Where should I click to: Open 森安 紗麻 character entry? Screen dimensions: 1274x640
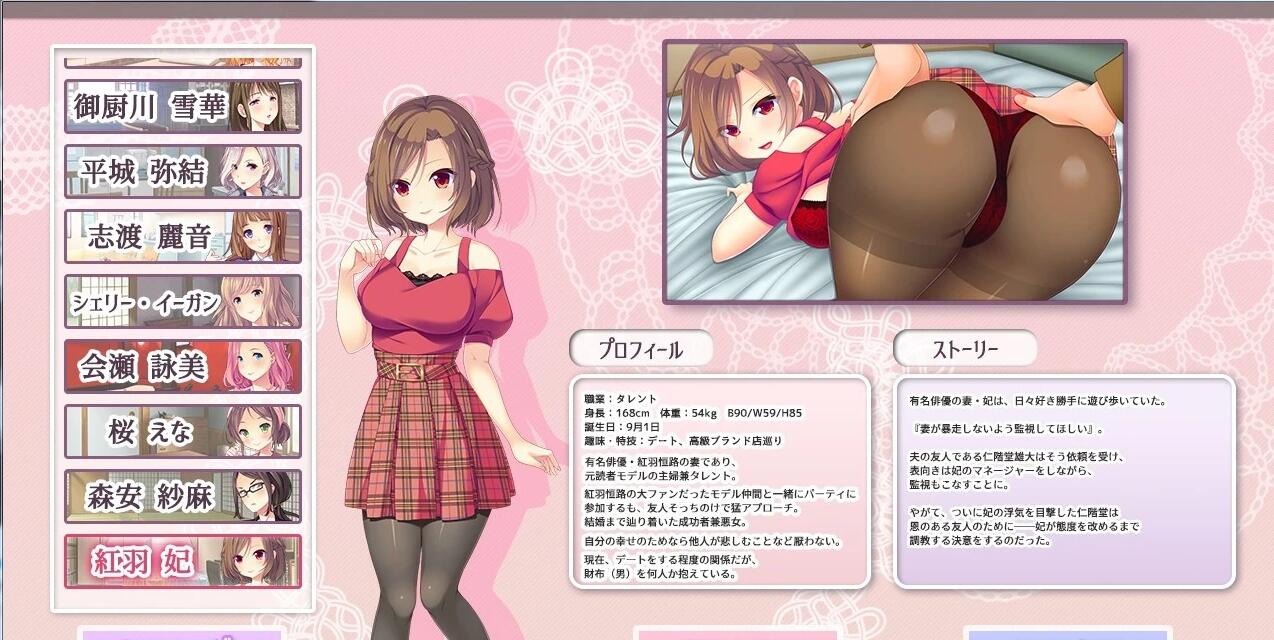(183, 496)
